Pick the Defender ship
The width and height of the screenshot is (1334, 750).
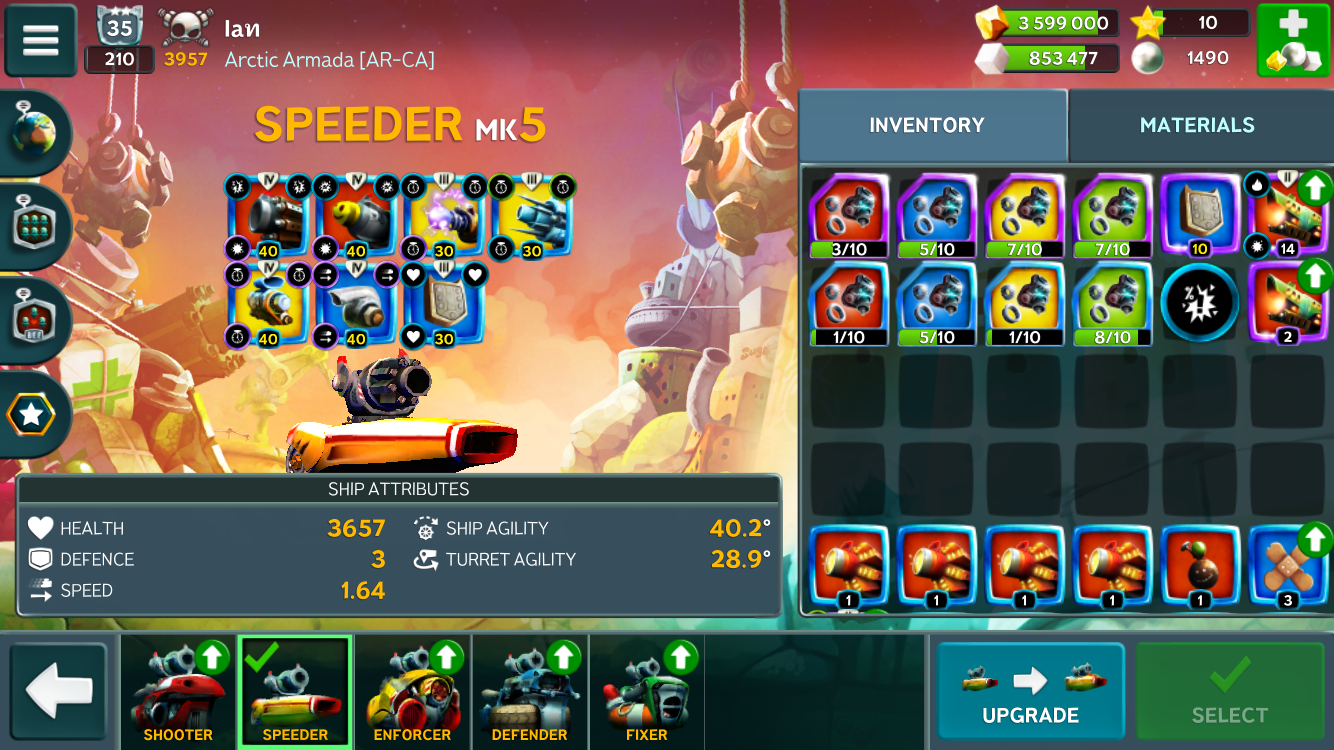[529, 692]
